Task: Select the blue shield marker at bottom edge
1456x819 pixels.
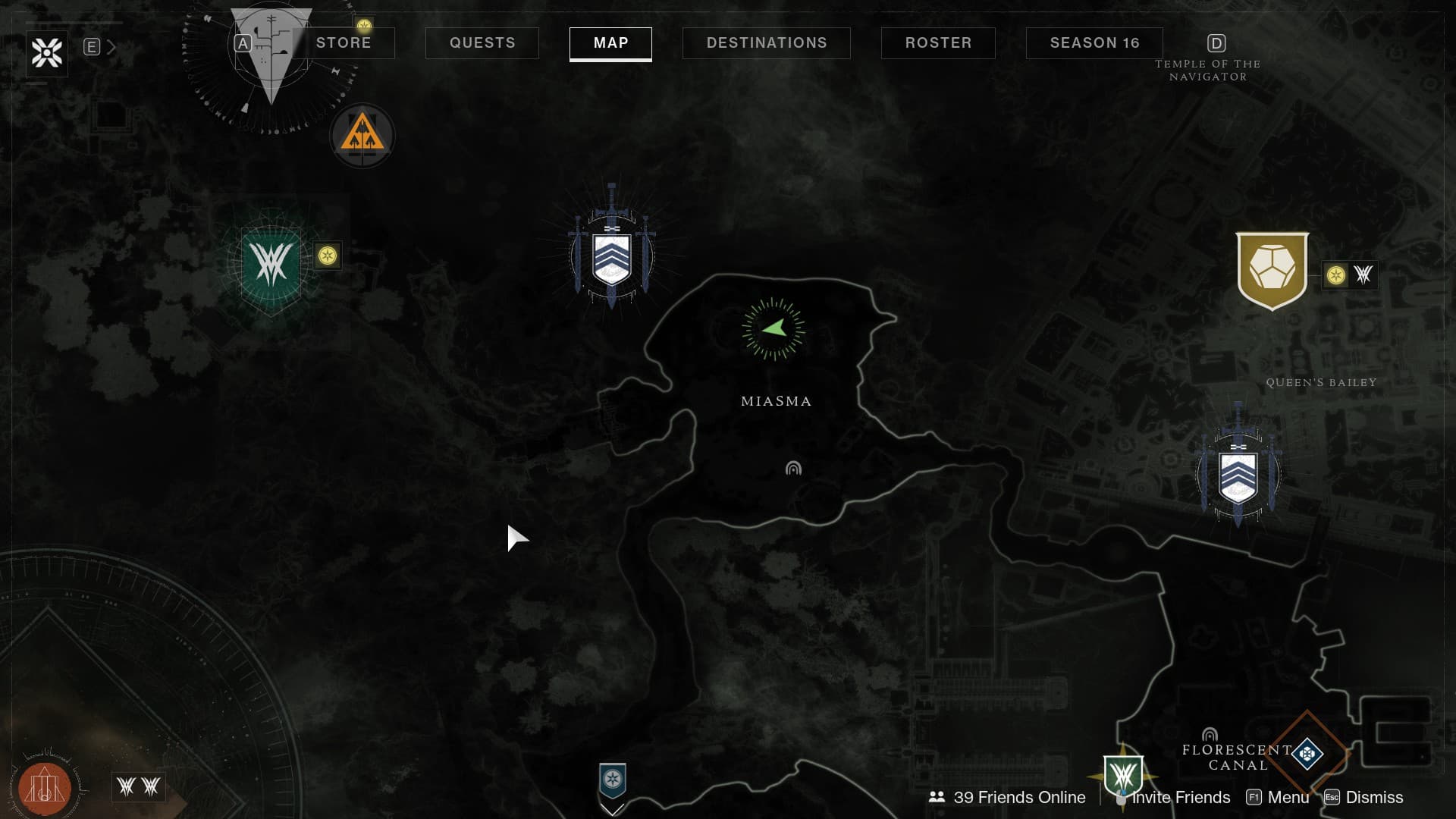Action: click(x=613, y=780)
